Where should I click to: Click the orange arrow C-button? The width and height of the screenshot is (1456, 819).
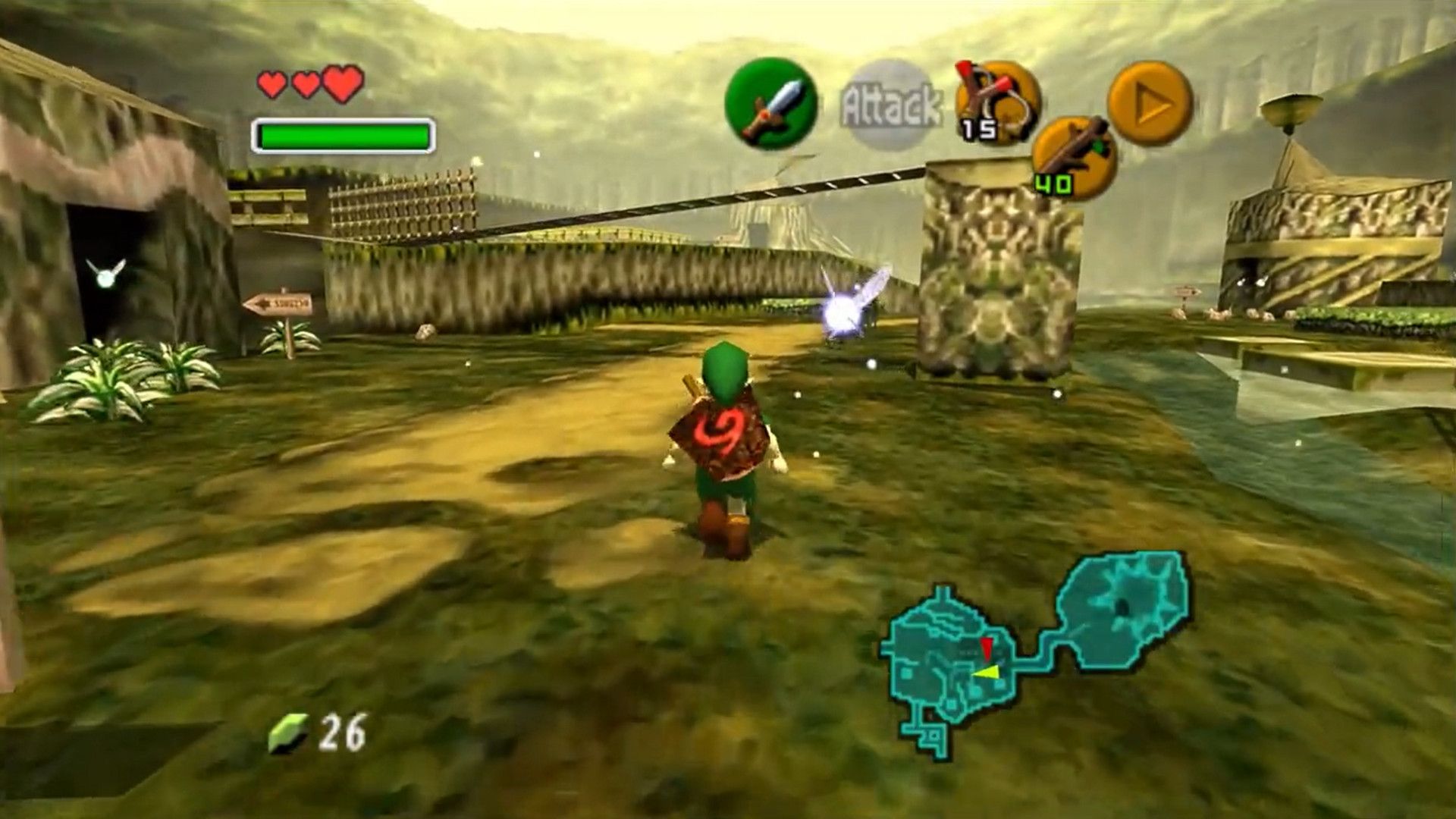point(1150,103)
